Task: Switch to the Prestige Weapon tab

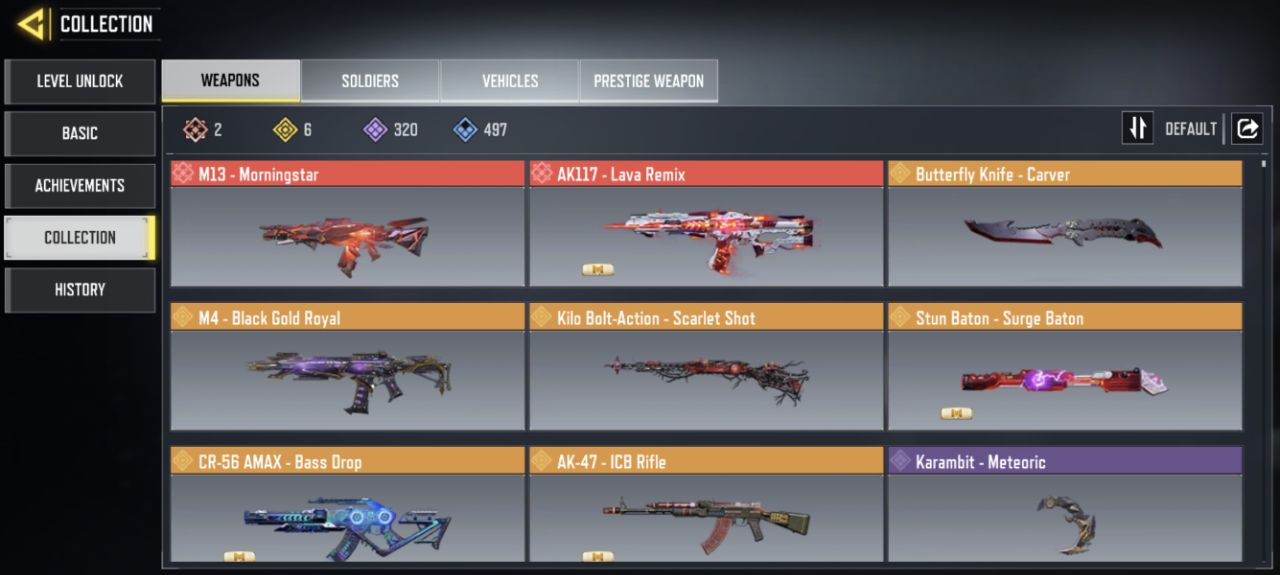Action: pyautogui.click(x=648, y=81)
